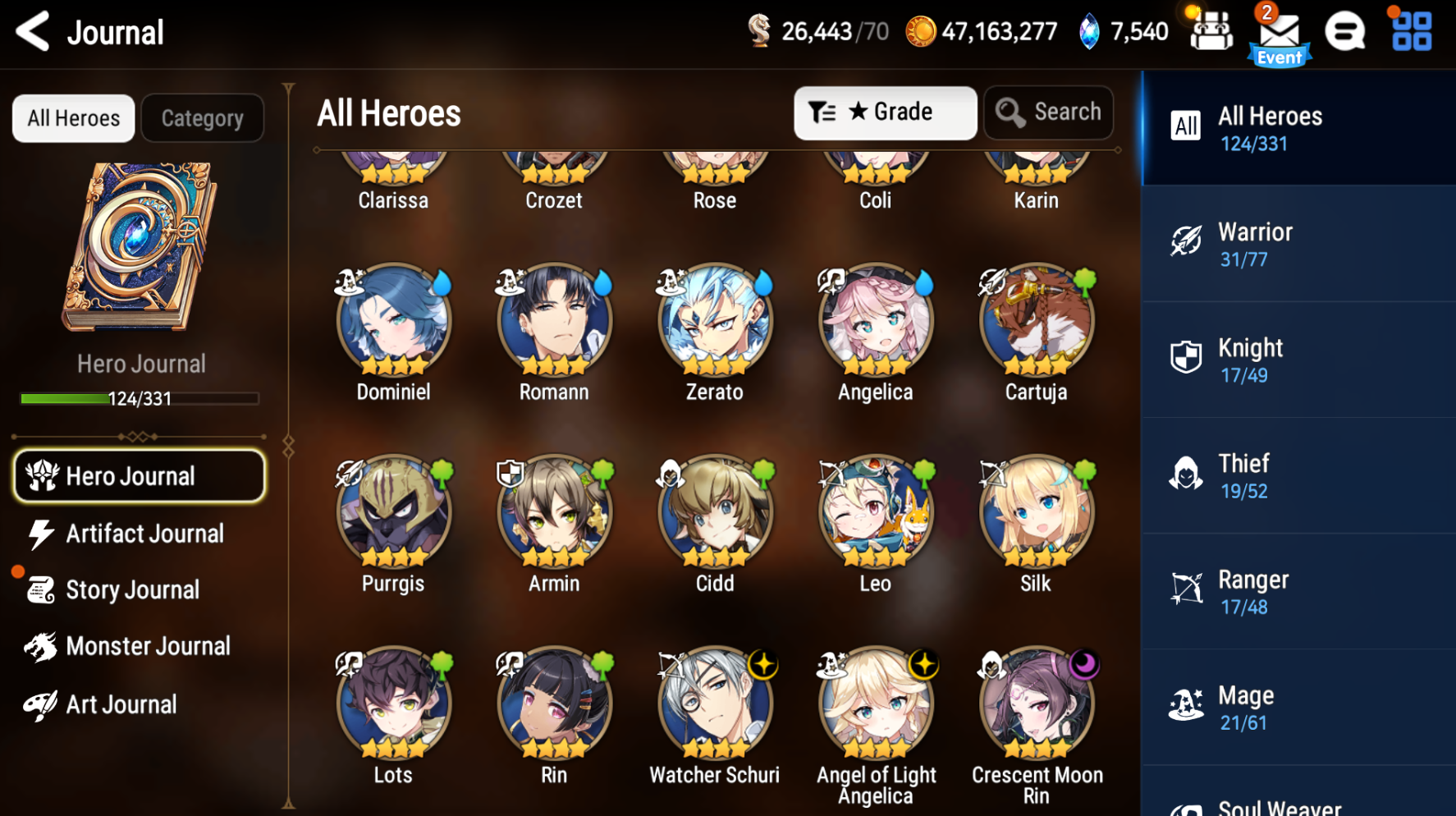The height and width of the screenshot is (816, 1456).
Task: Choose the hero Purgris
Action: [x=393, y=511]
